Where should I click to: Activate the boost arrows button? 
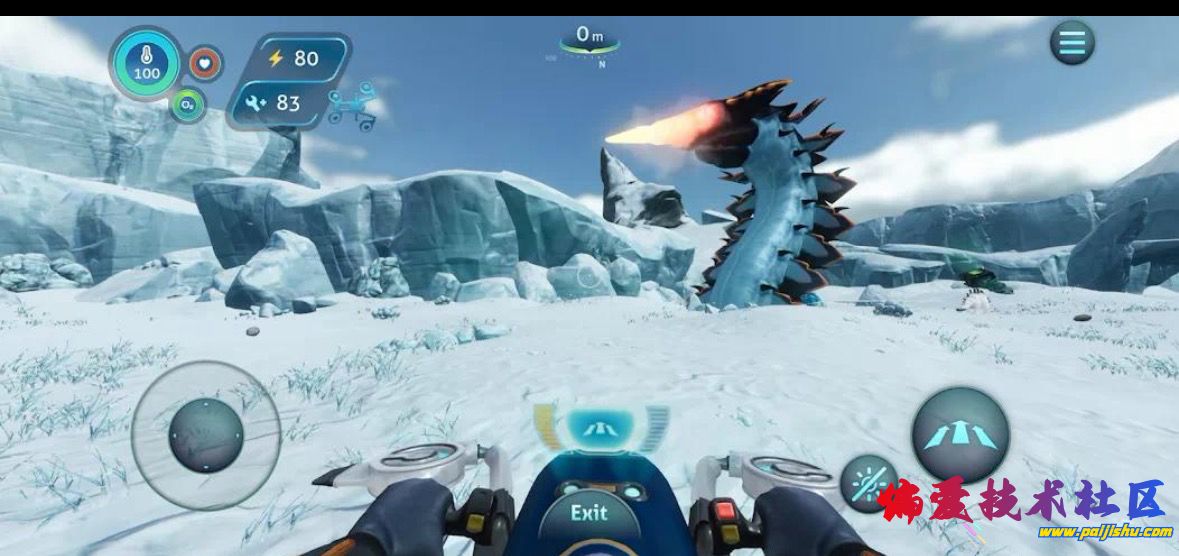pos(960,434)
